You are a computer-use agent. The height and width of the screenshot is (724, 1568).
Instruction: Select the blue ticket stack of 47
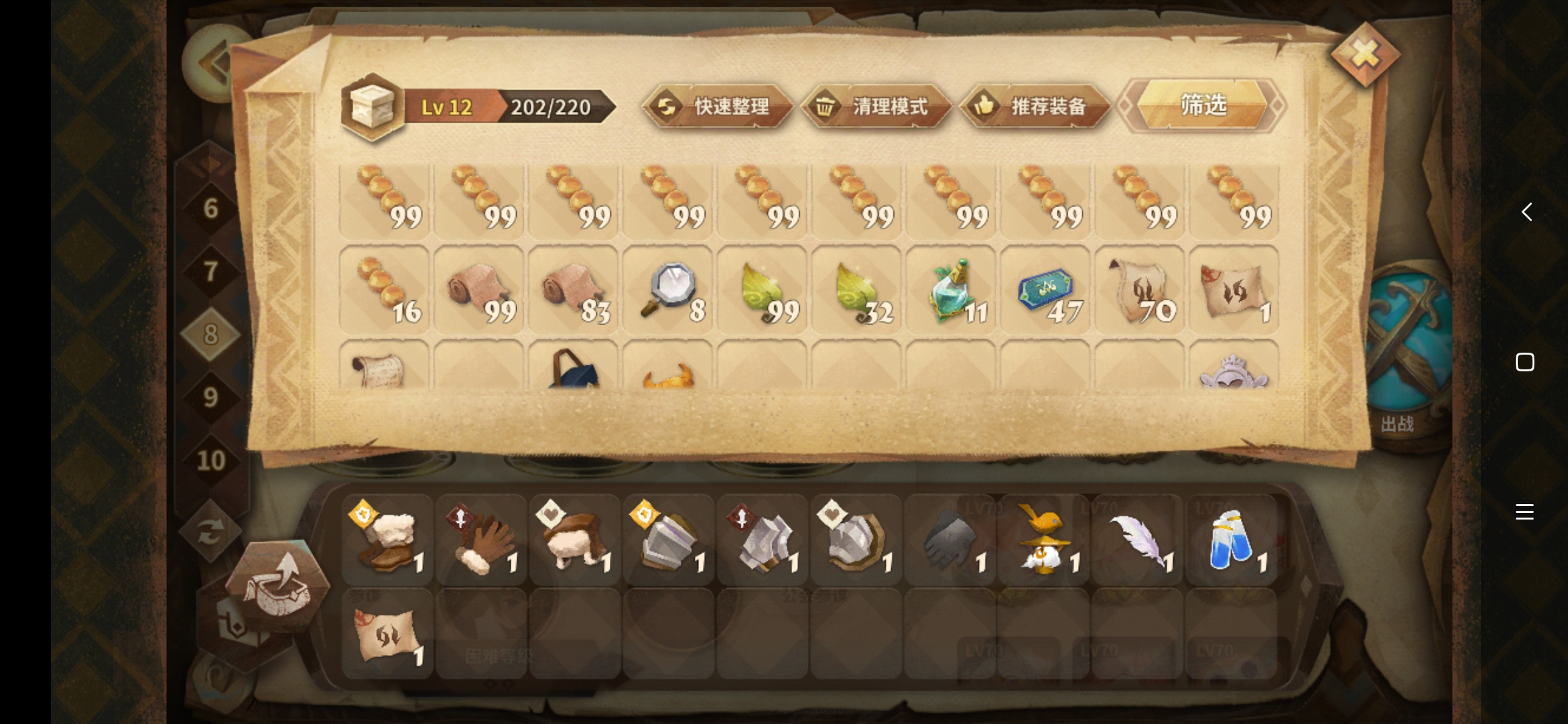[1045, 290]
